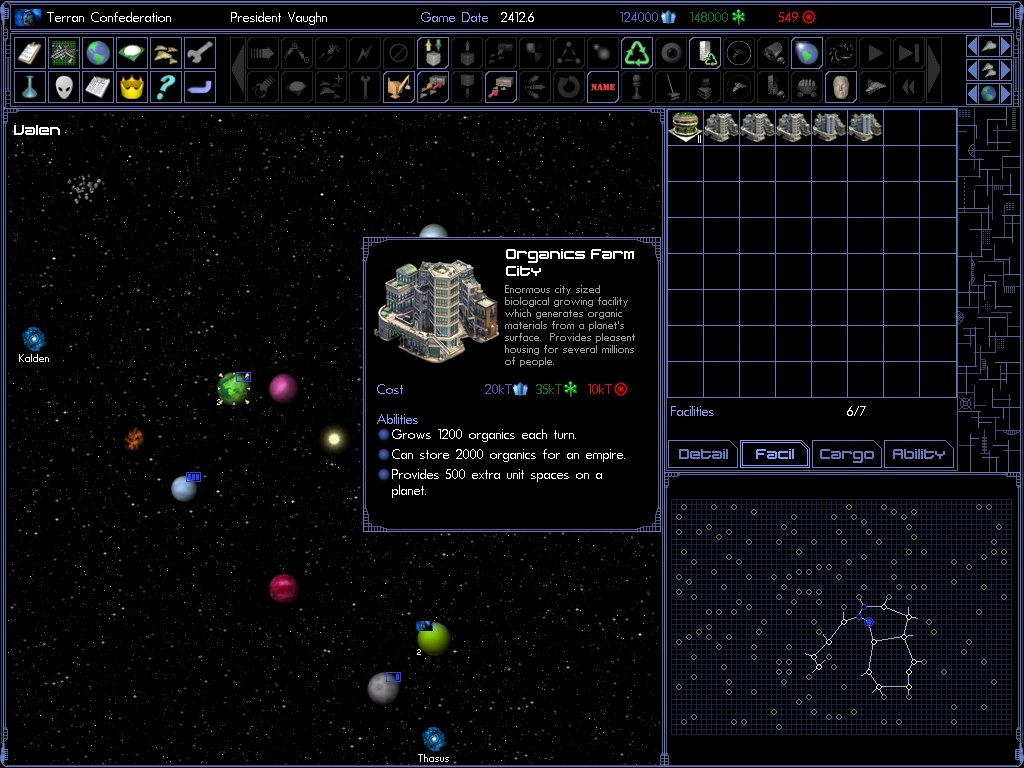Open the Cargo tab

[846, 454]
